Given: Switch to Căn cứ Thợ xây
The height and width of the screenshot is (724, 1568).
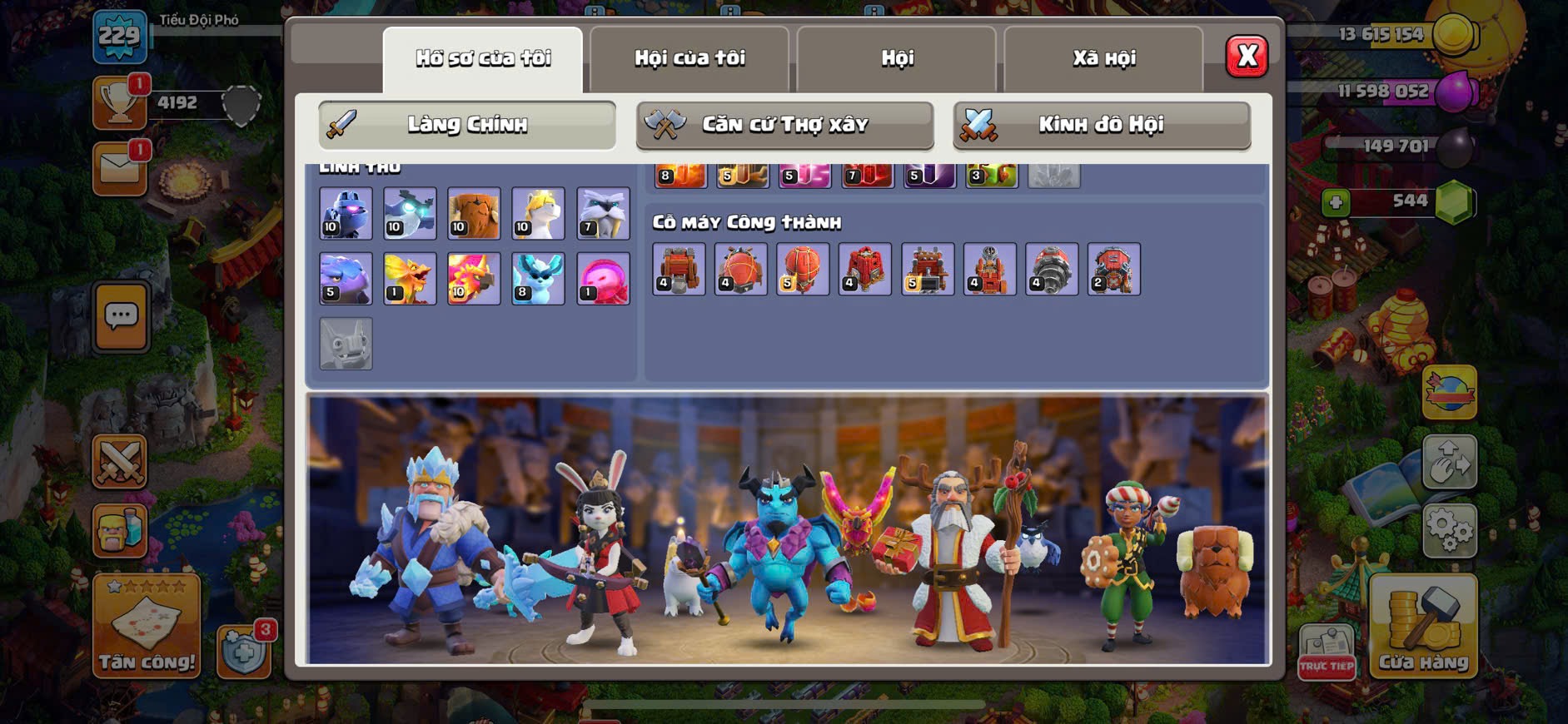Looking at the screenshot, I should [x=784, y=125].
